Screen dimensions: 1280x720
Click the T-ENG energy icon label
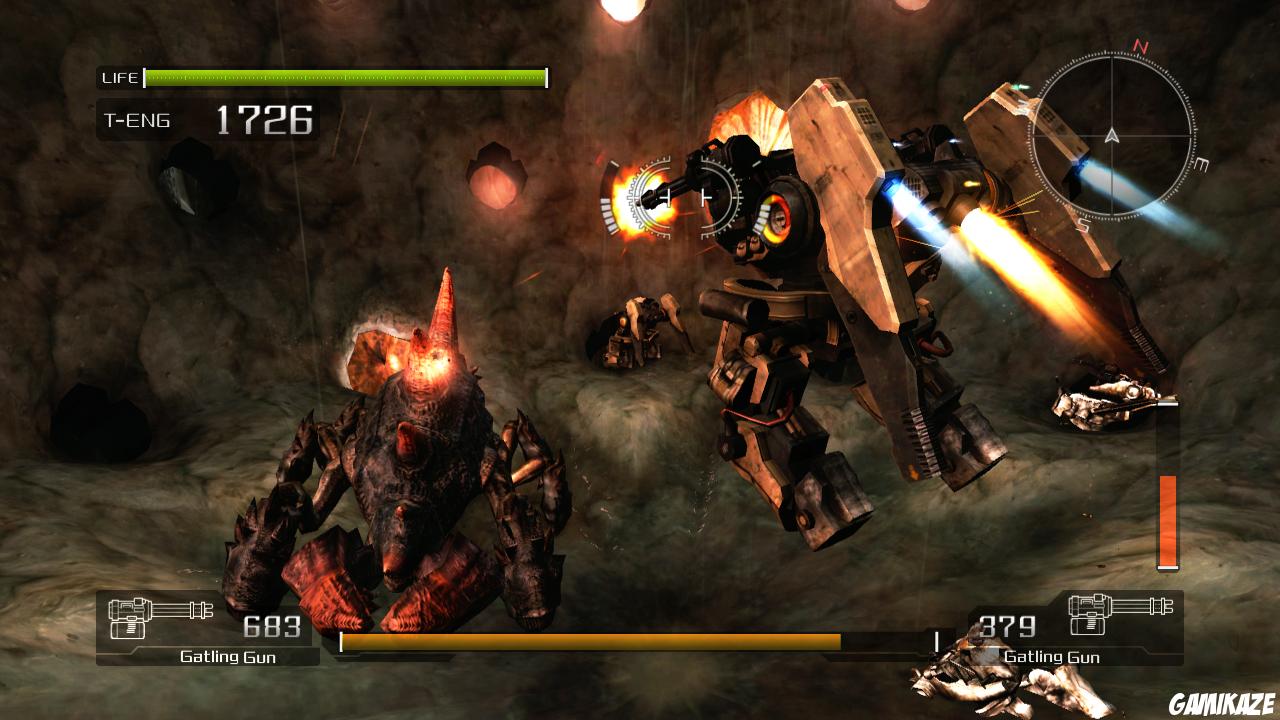click(135, 120)
